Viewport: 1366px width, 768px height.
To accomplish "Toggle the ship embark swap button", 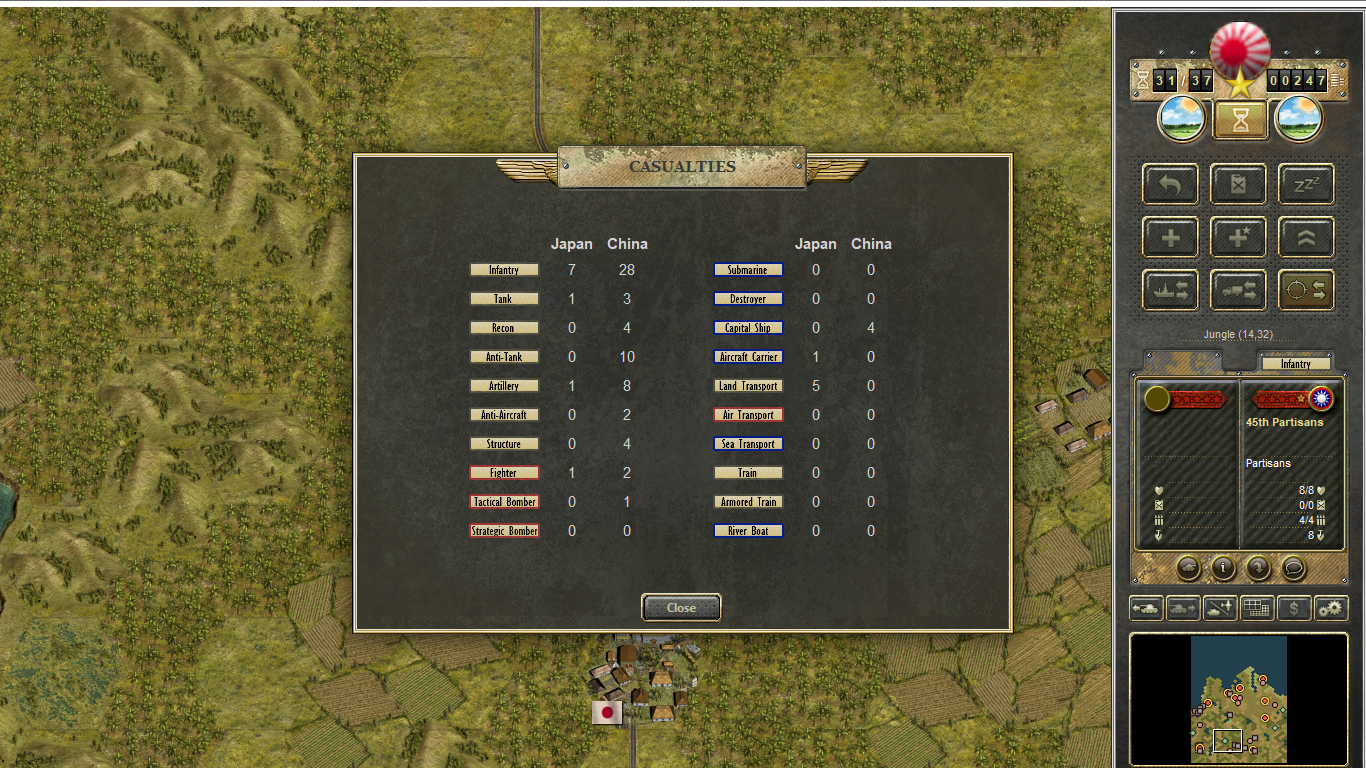I will pos(1170,290).
